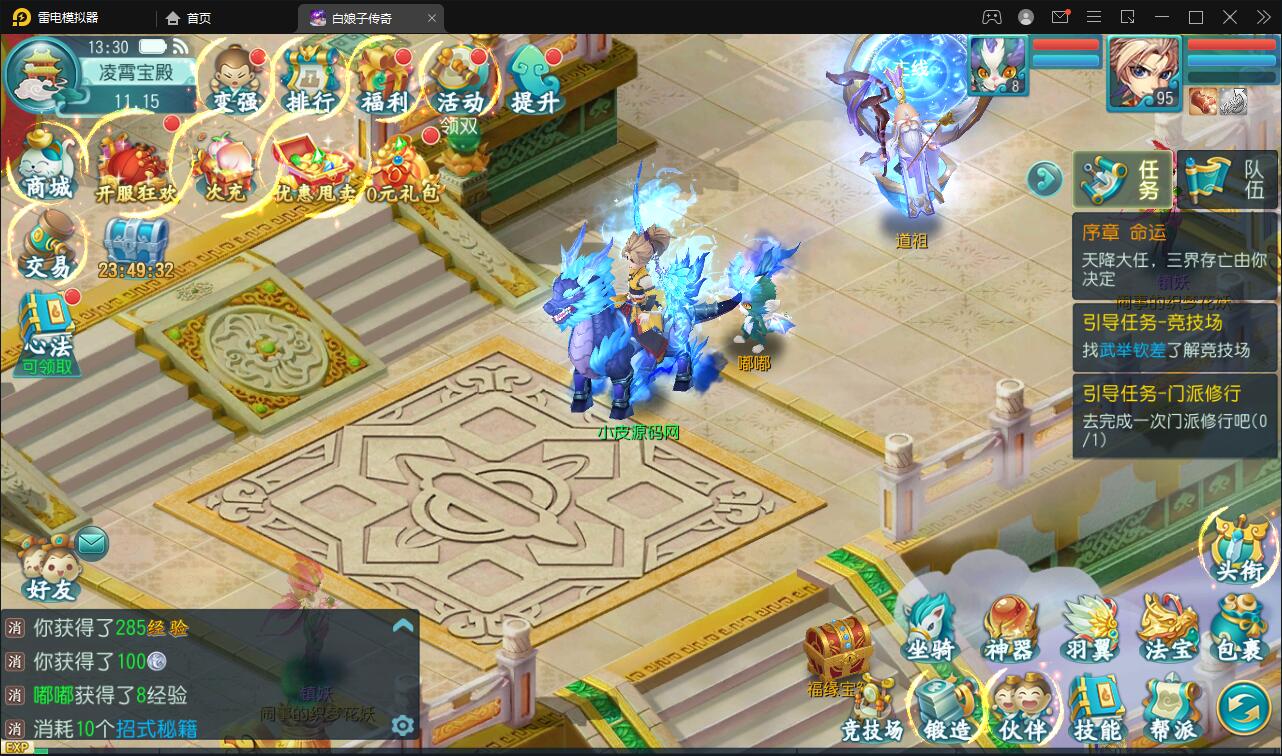Open the 锻造 forging menu
Image resolution: width=1282 pixels, height=756 pixels.
pyautogui.click(x=946, y=708)
